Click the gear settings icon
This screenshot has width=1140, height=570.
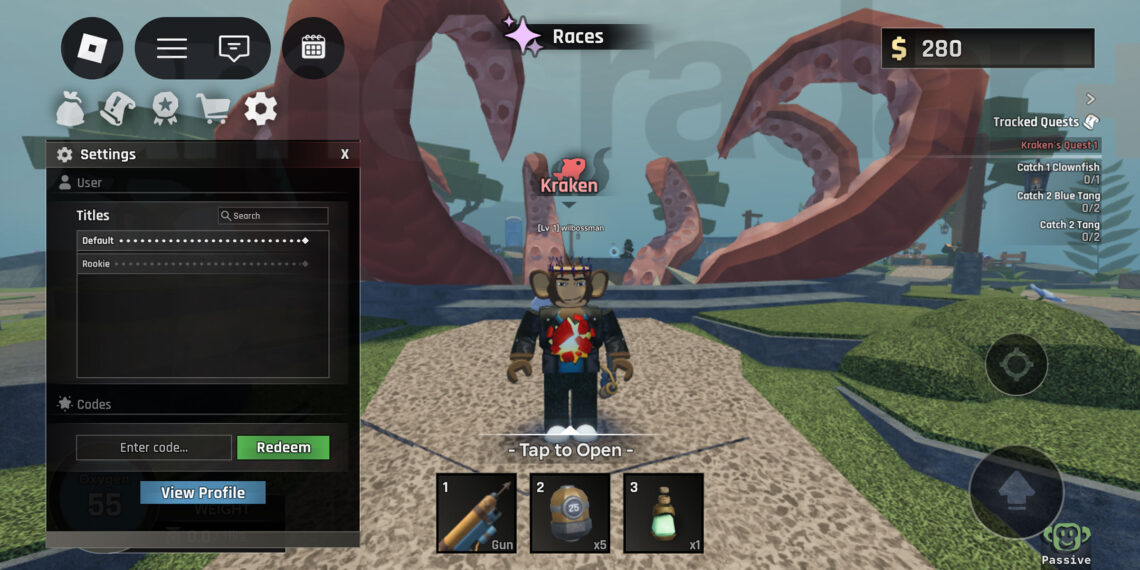(261, 109)
